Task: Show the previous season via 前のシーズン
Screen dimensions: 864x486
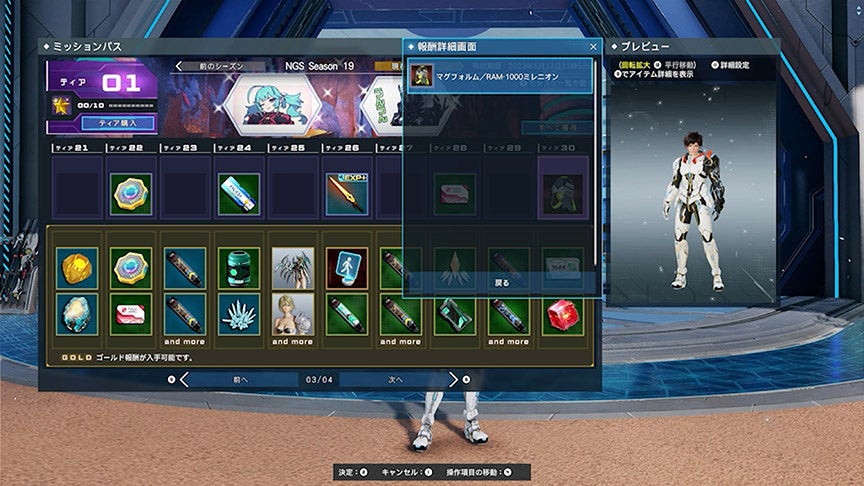Action: pyautogui.click(x=222, y=66)
